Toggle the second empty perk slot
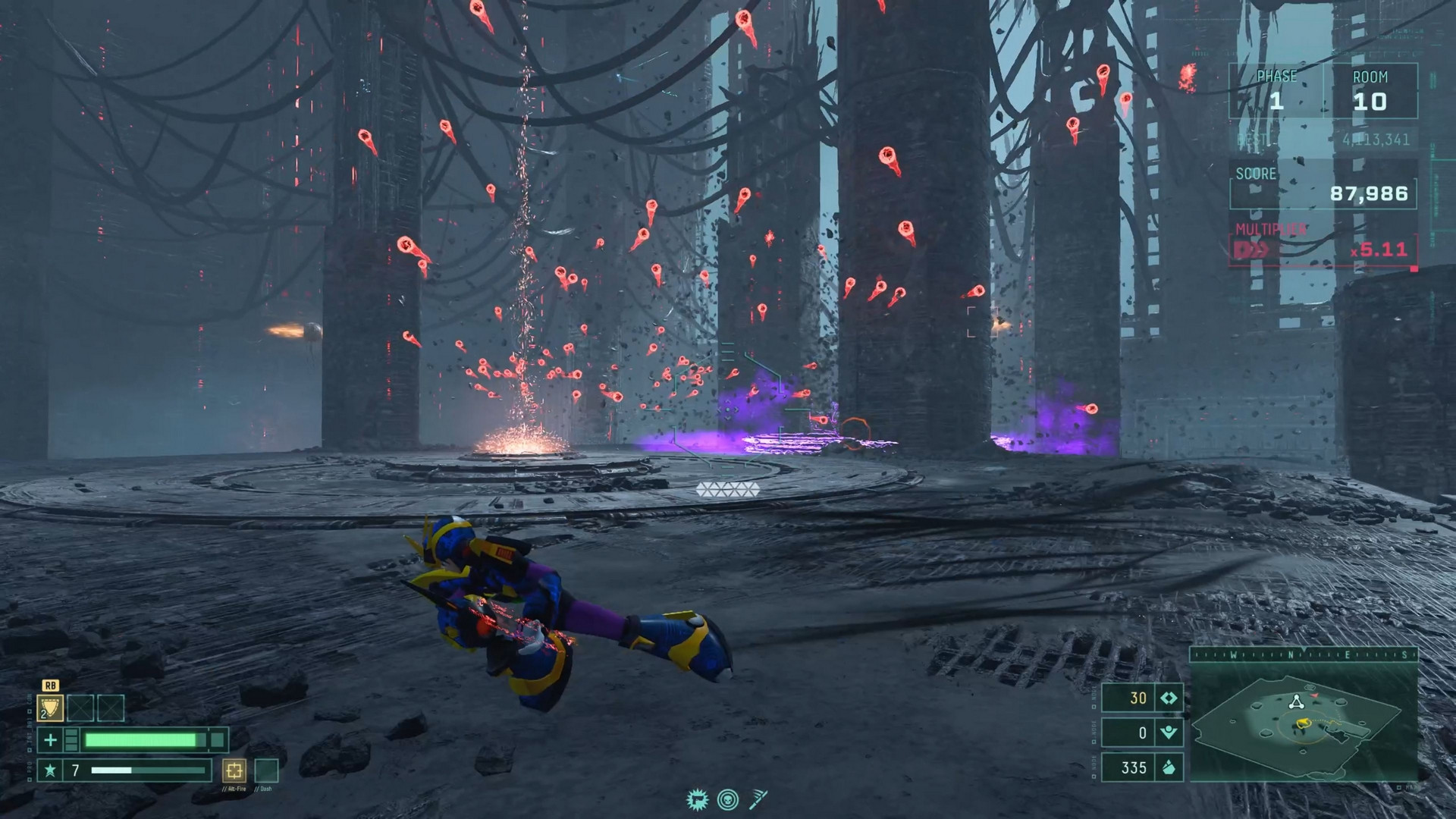Image resolution: width=1456 pixels, height=819 pixels. [x=111, y=708]
